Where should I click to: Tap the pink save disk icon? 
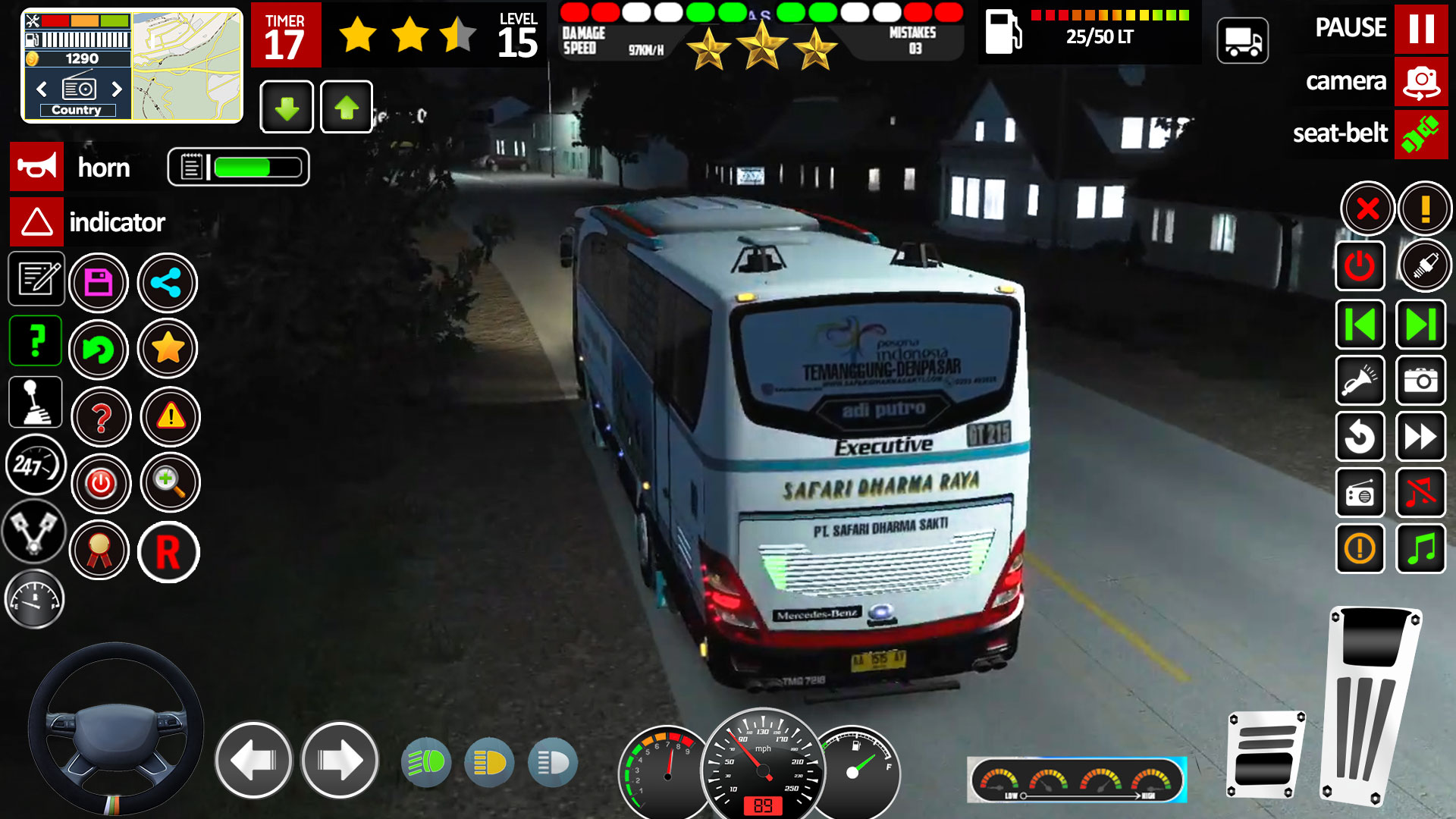point(99,283)
